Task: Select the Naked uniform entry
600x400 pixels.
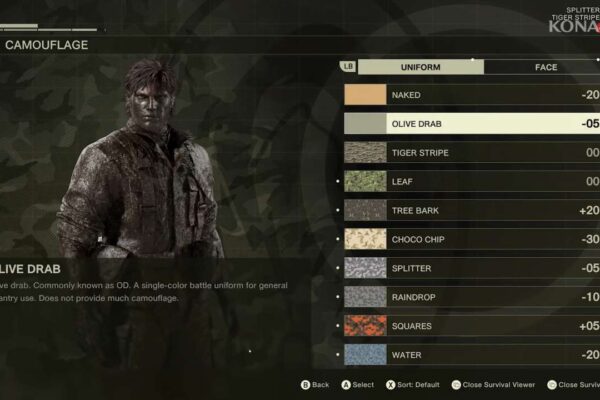Action: 470,95
